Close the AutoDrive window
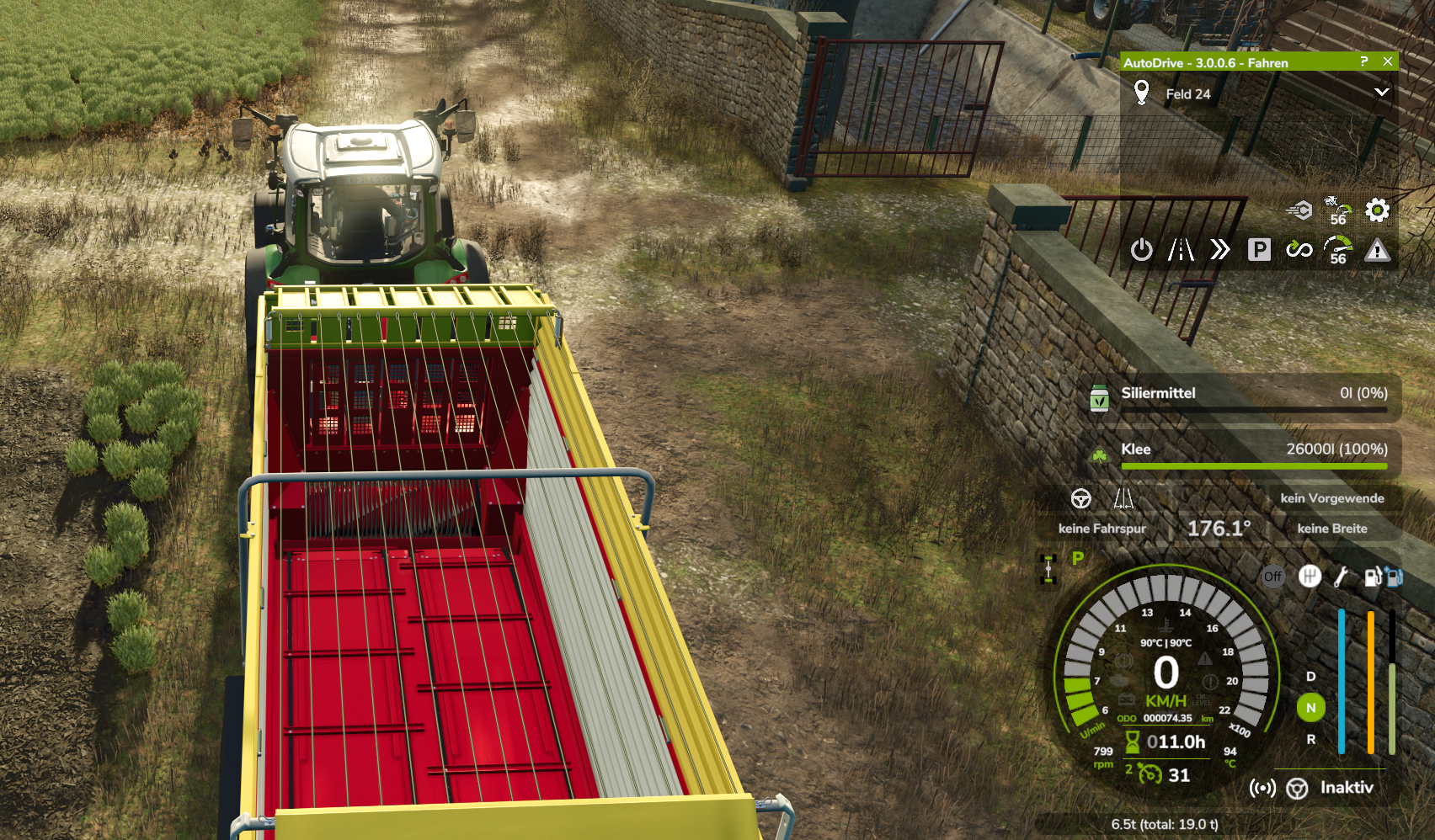The height and width of the screenshot is (840, 1435). click(x=1387, y=61)
